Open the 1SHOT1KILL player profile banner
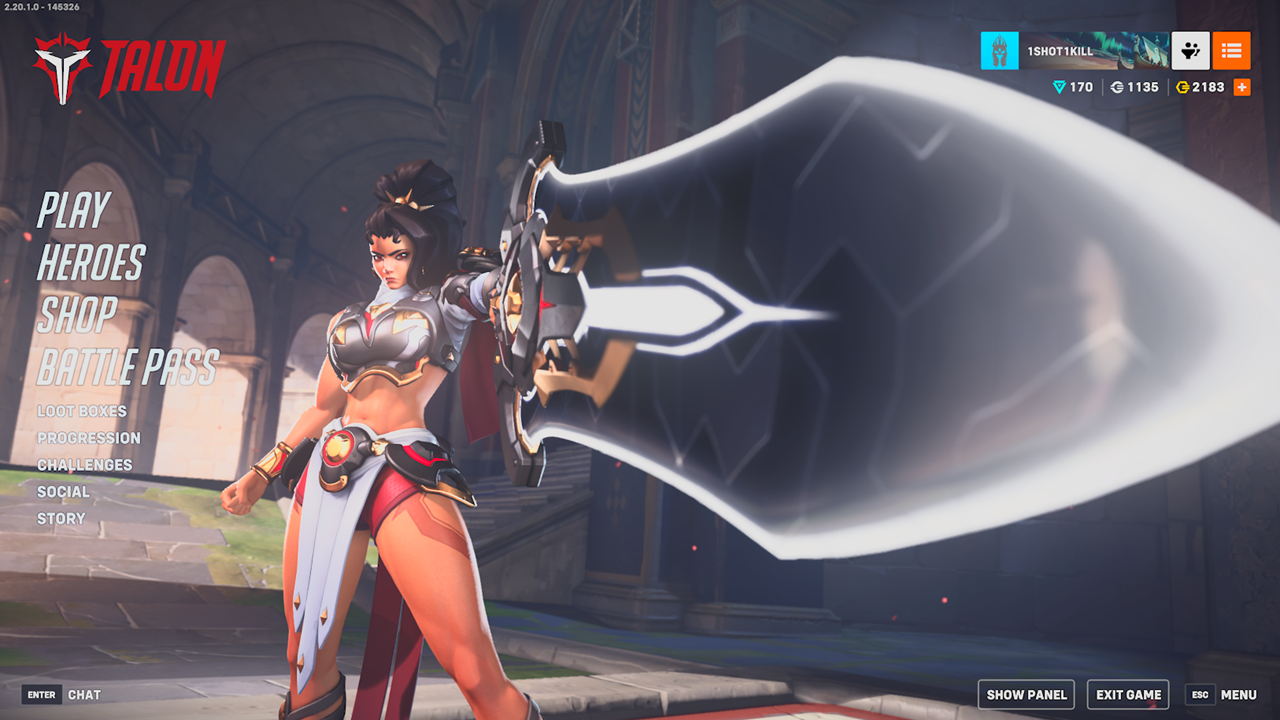The width and height of the screenshot is (1280, 720). (1094, 51)
